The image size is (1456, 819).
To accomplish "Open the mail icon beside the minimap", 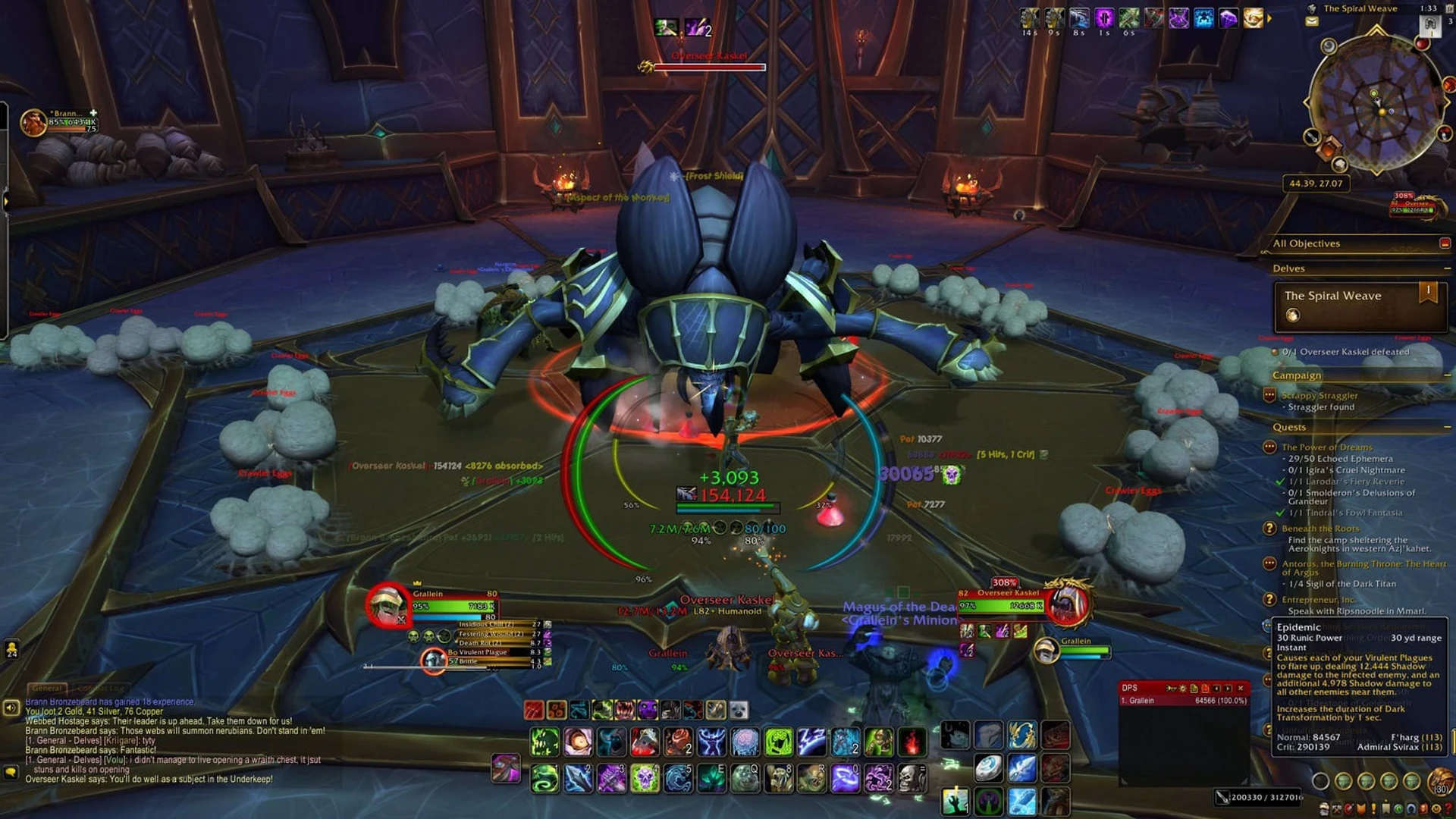I will [1311, 21].
